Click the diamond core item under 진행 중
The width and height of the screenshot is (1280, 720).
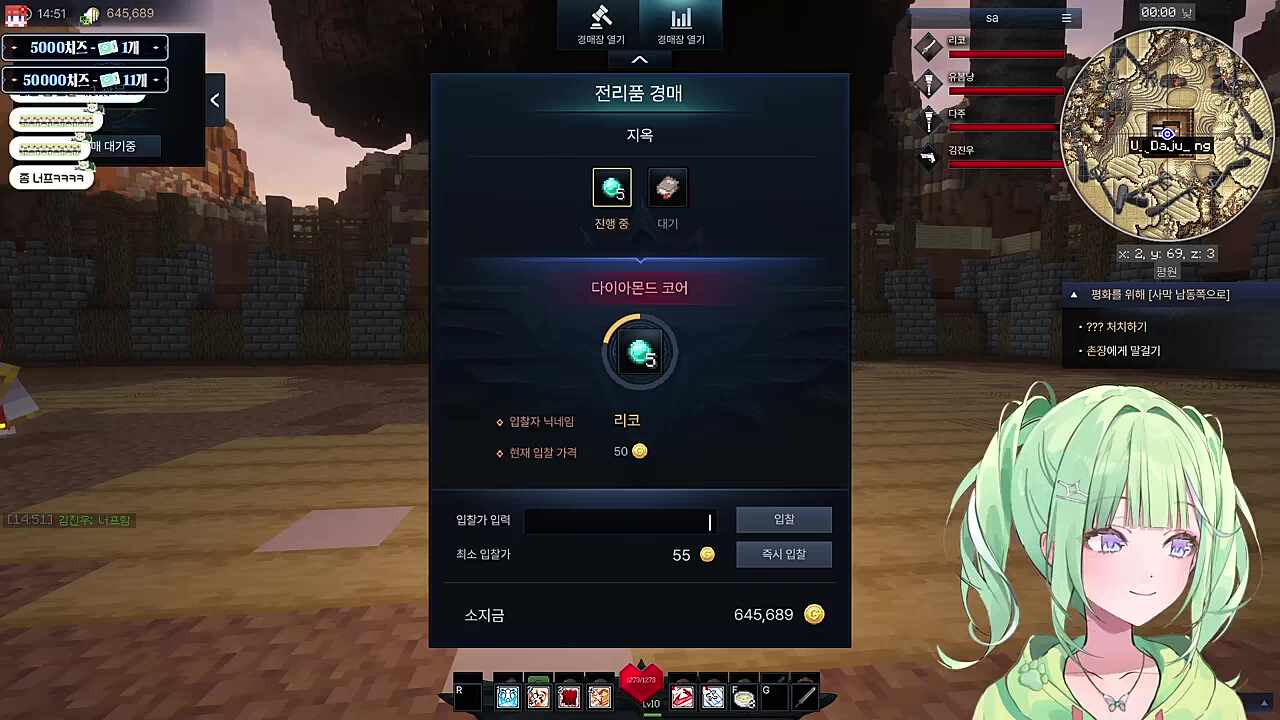click(x=612, y=187)
